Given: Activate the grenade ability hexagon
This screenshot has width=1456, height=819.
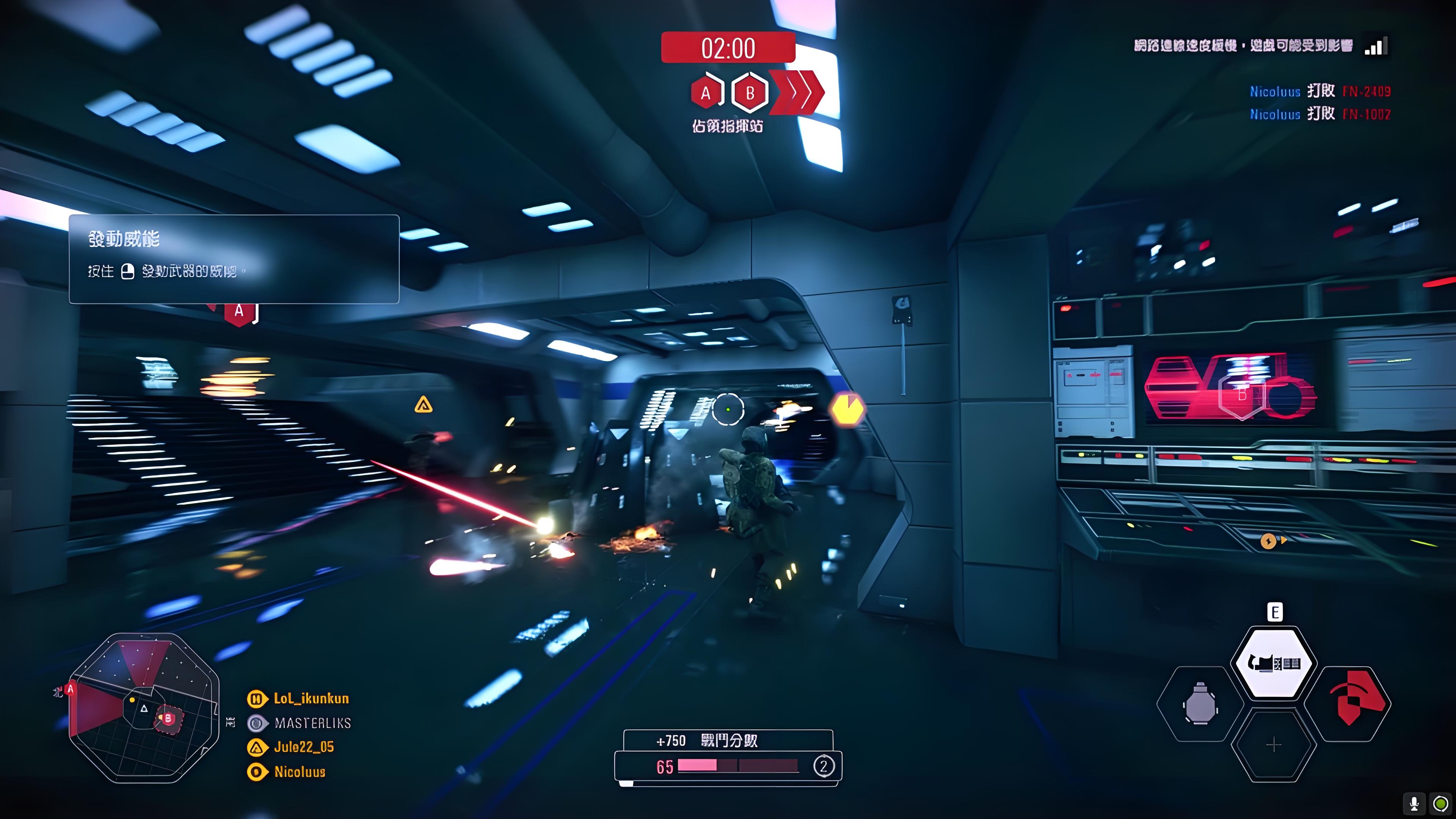Looking at the screenshot, I should point(1200,704).
